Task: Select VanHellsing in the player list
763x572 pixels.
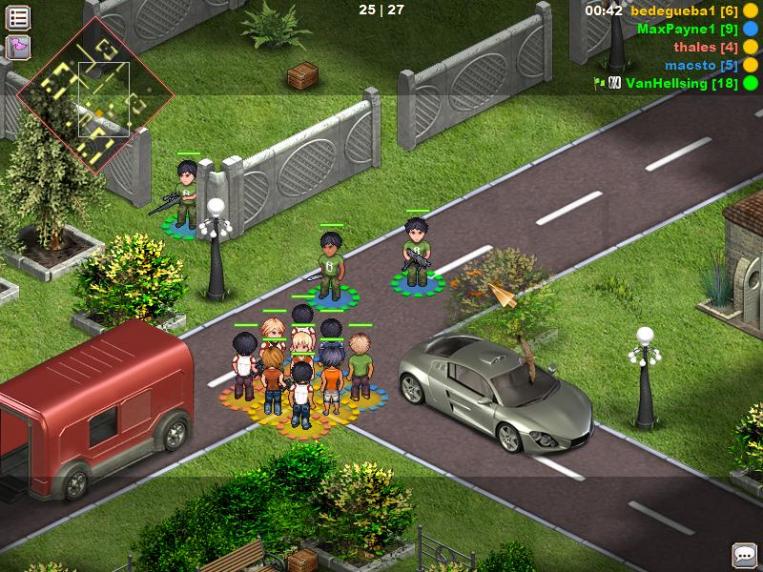Action: 681,83
